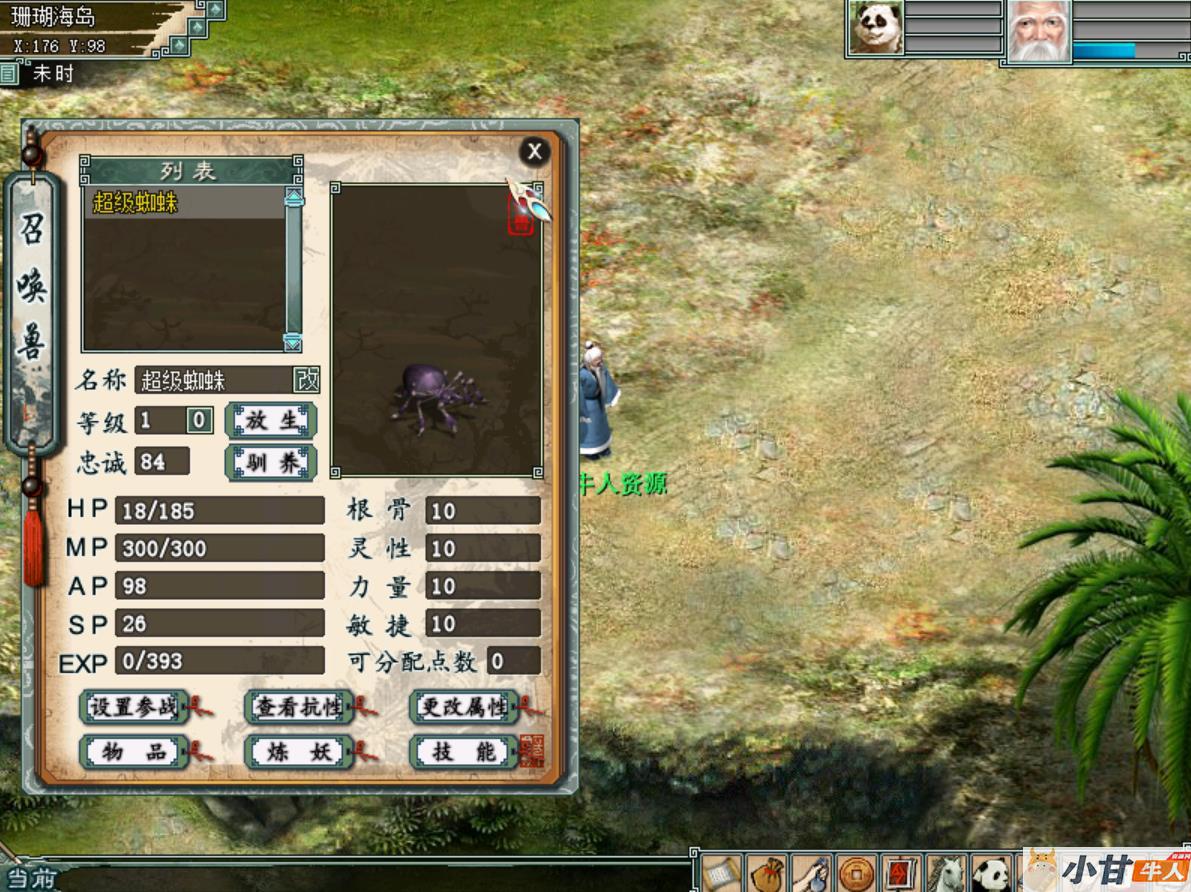Open the pet 物品 items
The image size is (1191, 892).
click(134, 752)
